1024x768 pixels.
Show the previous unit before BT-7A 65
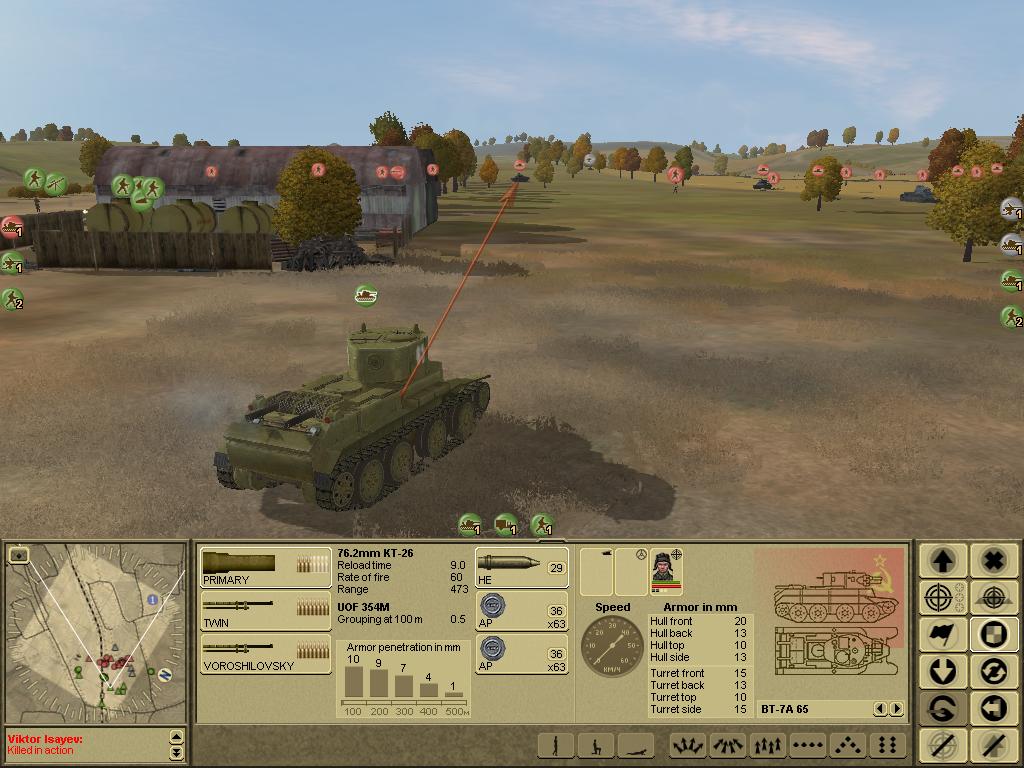(x=880, y=709)
